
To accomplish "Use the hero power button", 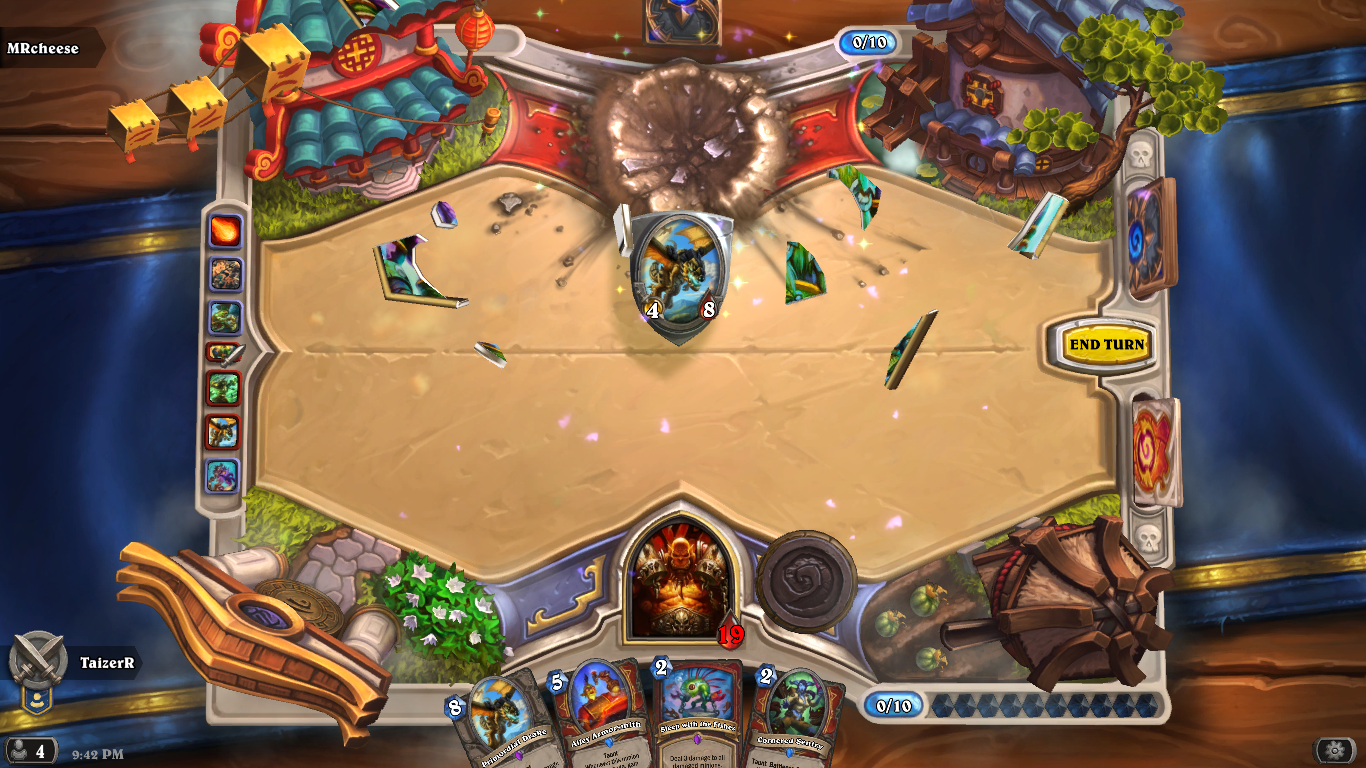I will coord(806,581).
